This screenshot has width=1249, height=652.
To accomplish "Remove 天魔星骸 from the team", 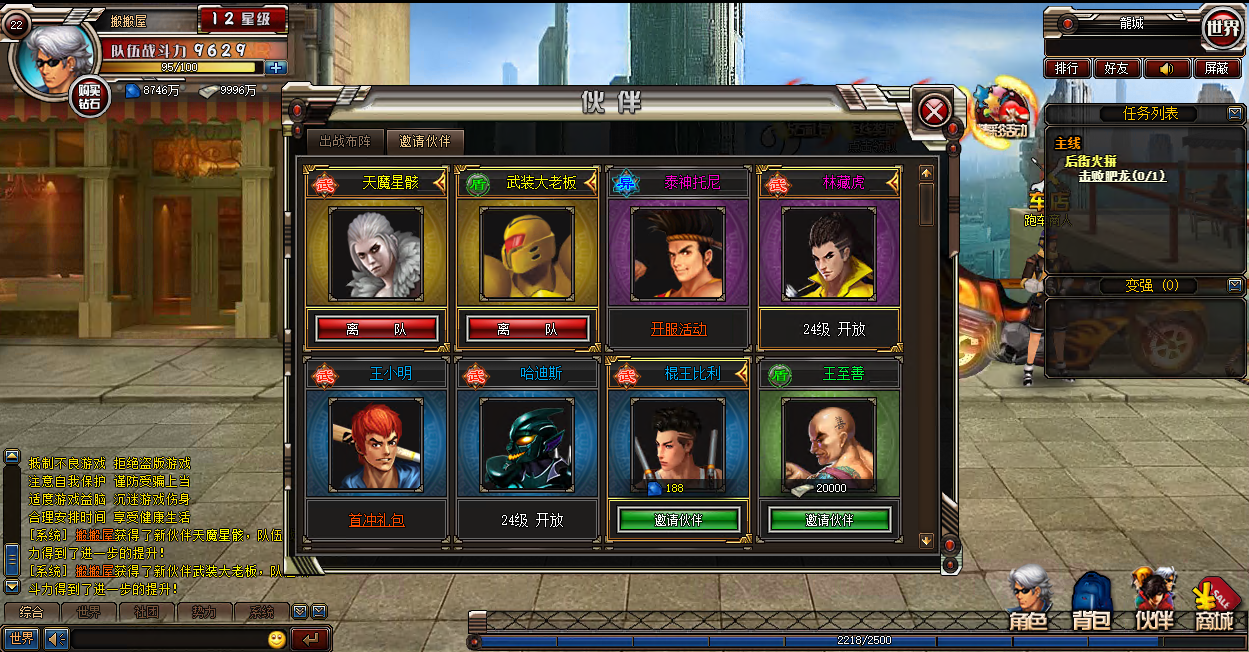I will tap(376, 329).
